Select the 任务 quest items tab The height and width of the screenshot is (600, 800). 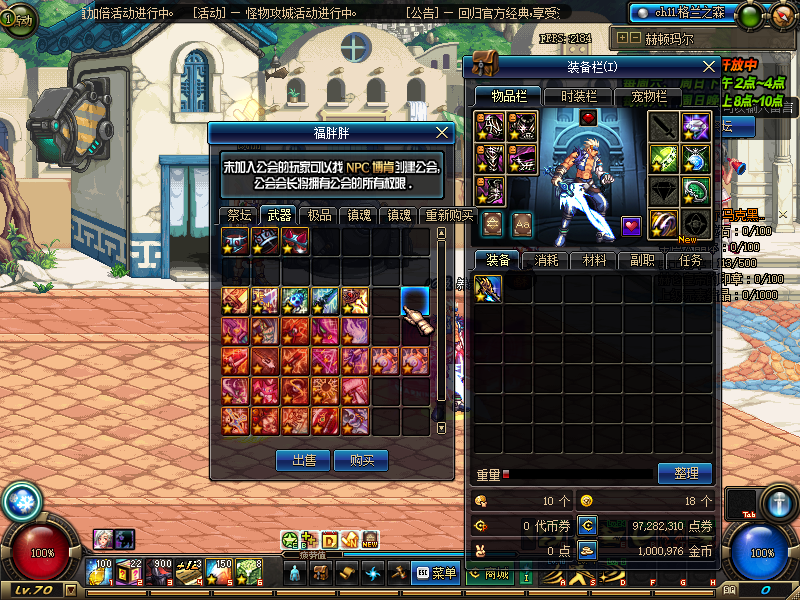(x=690, y=260)
